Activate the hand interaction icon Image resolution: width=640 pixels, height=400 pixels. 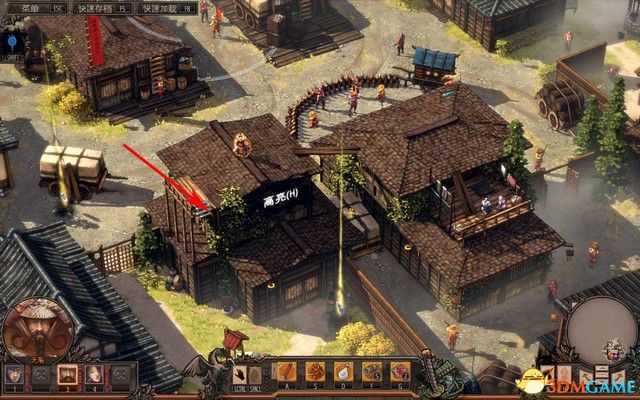[x=243, y=372]
